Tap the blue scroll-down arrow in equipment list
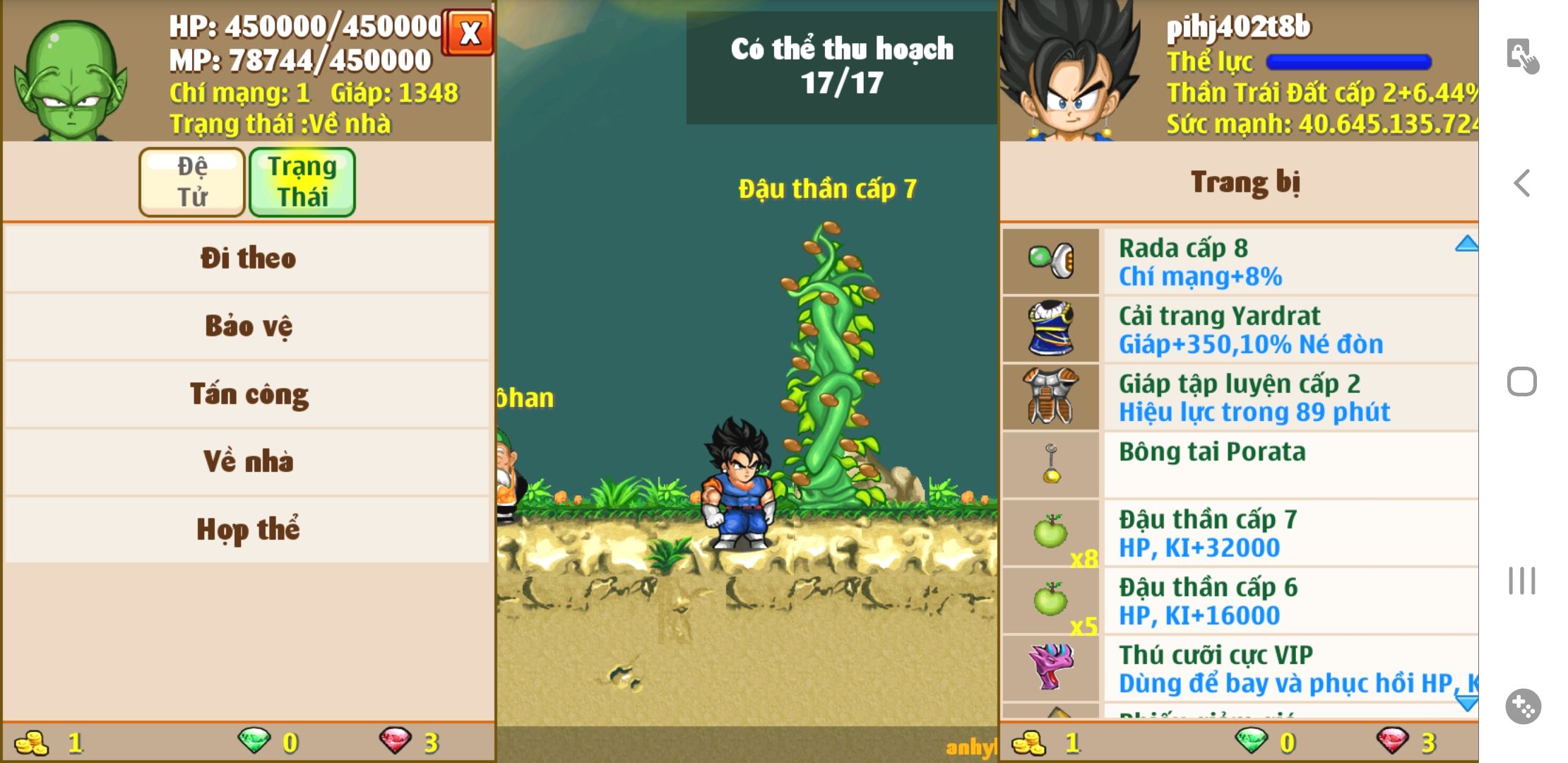Screen dimensions: 1568x763 [x=1466, y=702]
